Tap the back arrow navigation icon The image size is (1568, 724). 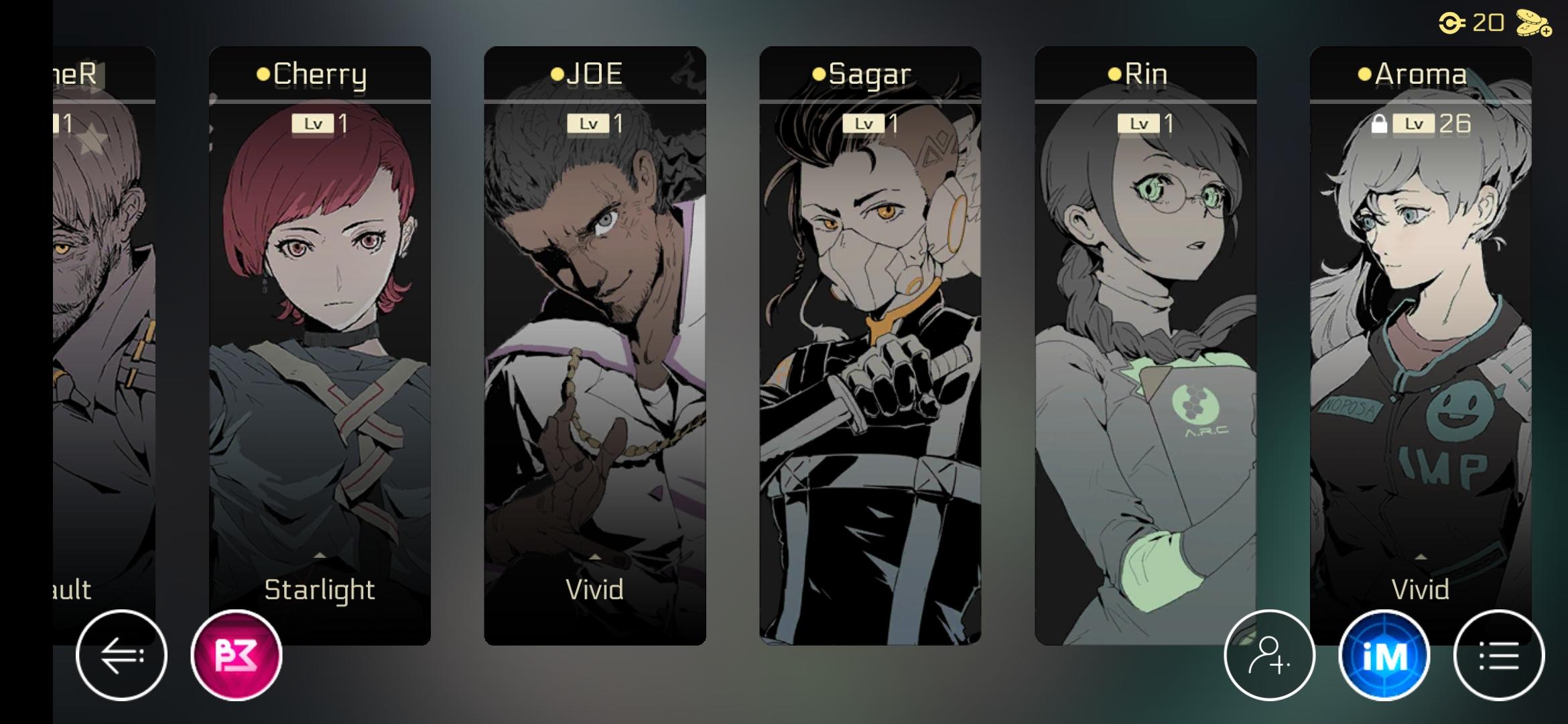coord(122,656)
